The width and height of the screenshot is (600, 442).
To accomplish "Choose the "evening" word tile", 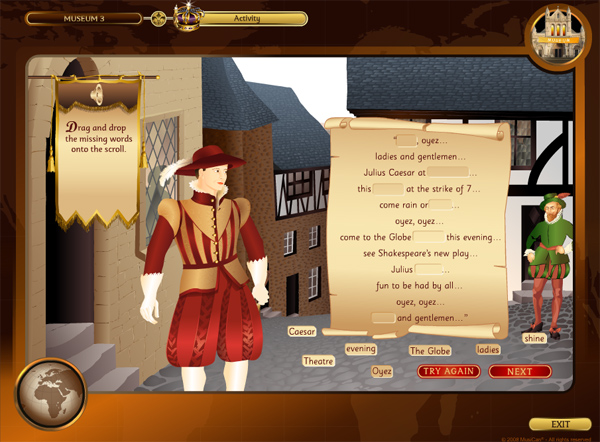I will tap(360, 349).
